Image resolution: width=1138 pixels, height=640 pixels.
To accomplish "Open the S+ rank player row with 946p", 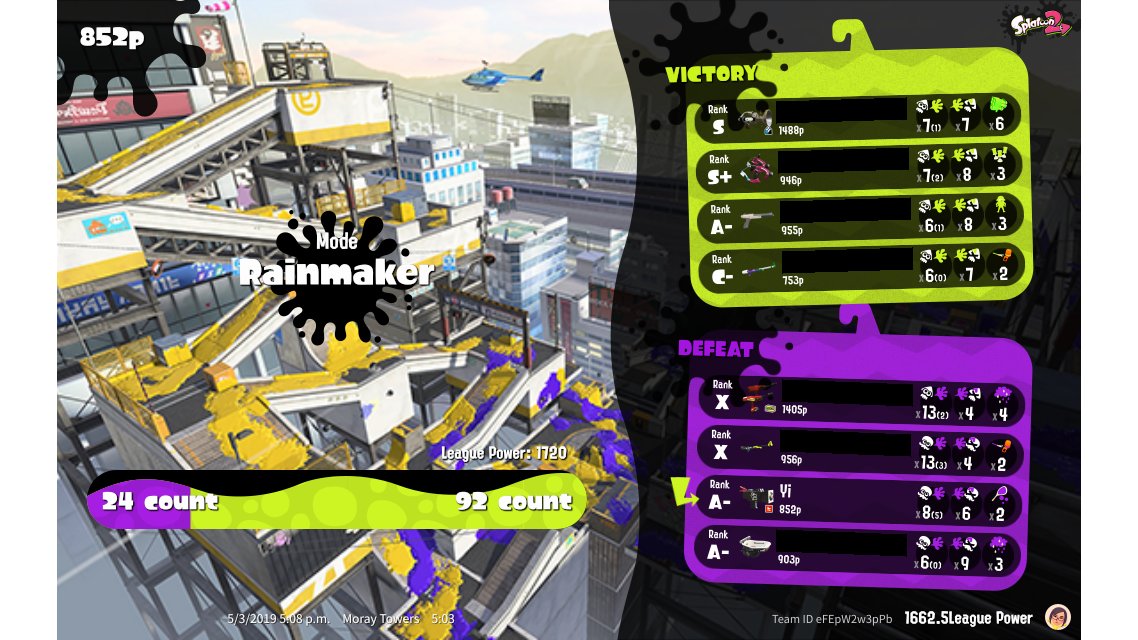I will (x=860, y=167).
